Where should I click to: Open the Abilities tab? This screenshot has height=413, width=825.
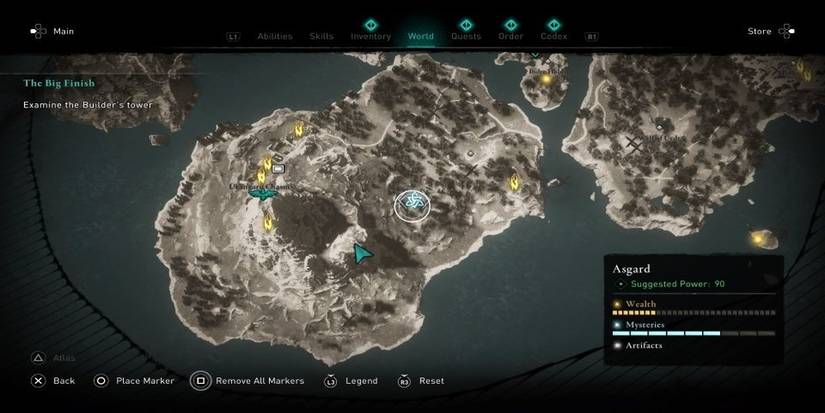(x=275, y=37)
